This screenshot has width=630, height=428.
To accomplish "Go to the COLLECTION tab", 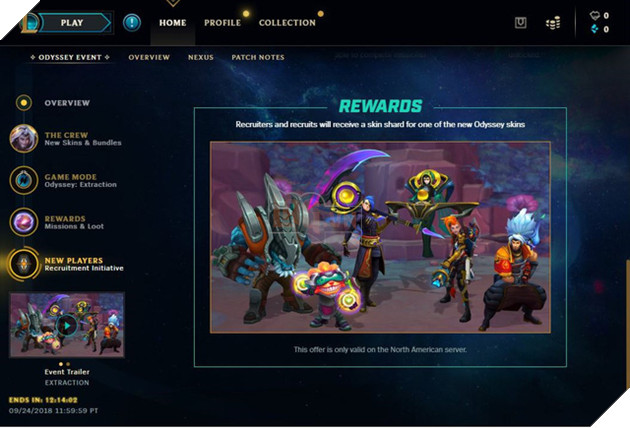I will tap(287, 22).
